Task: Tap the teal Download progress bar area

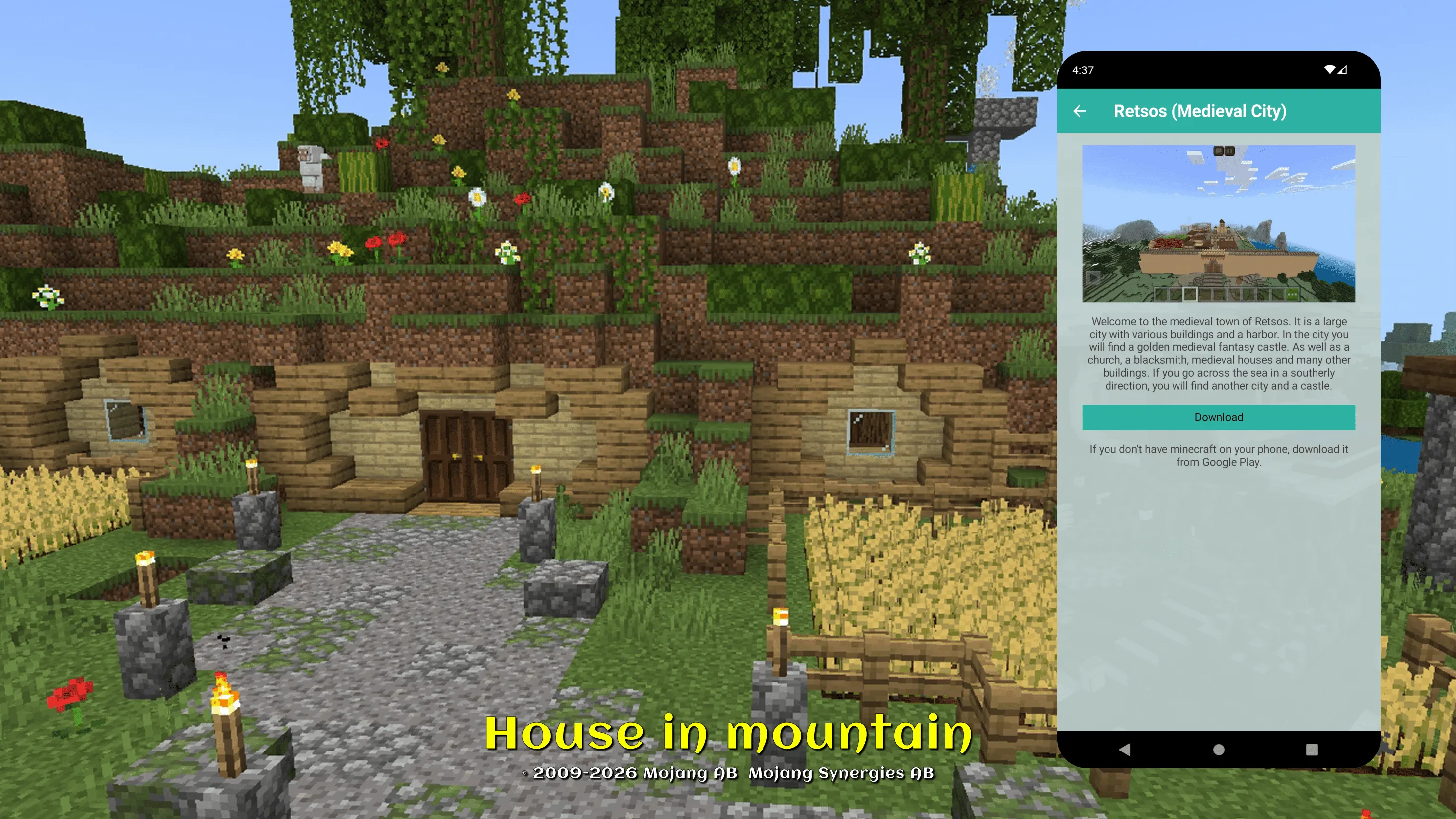Action: point(1218,417)
